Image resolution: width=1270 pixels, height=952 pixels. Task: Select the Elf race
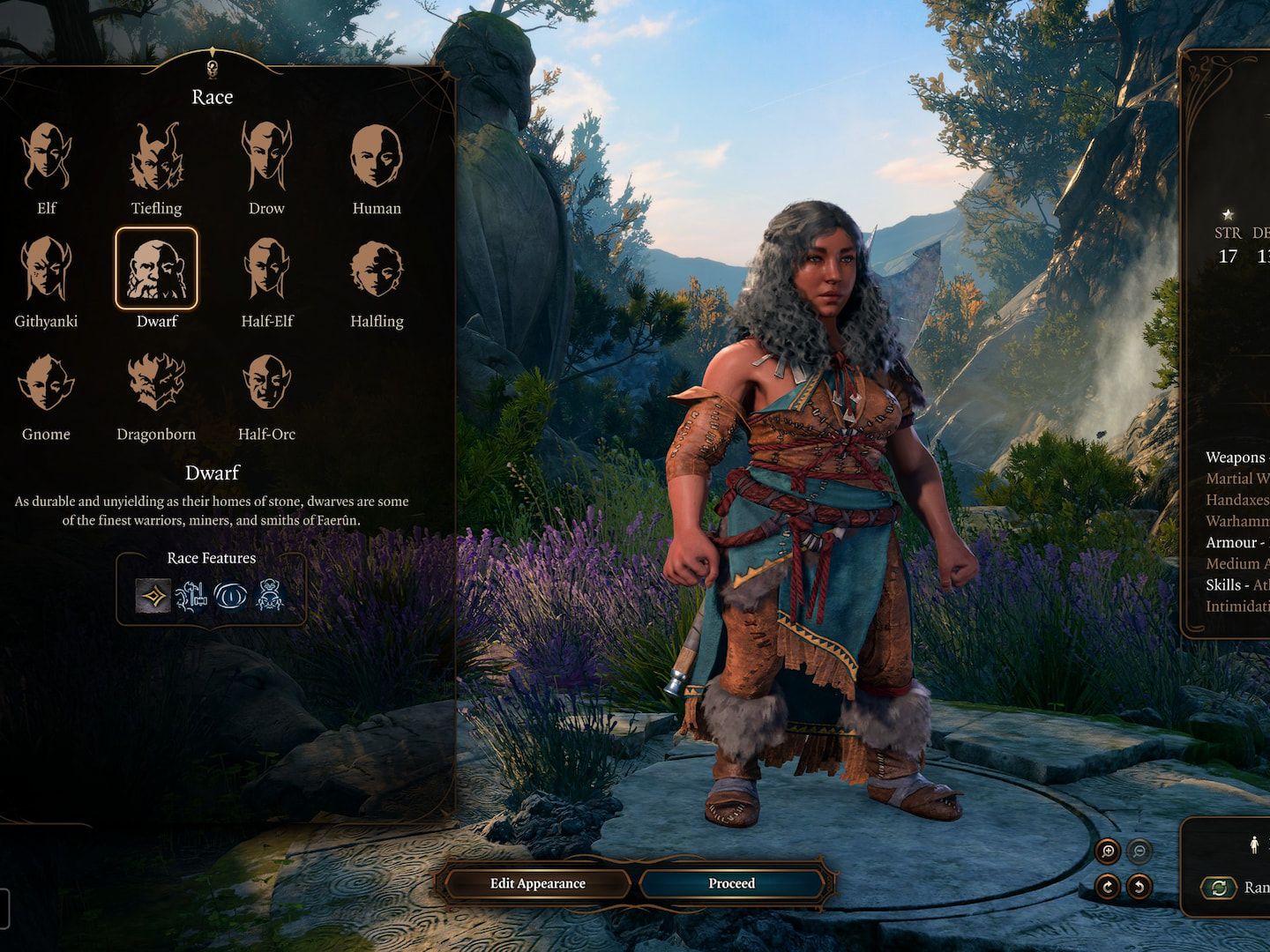click(x=46, y=158)
